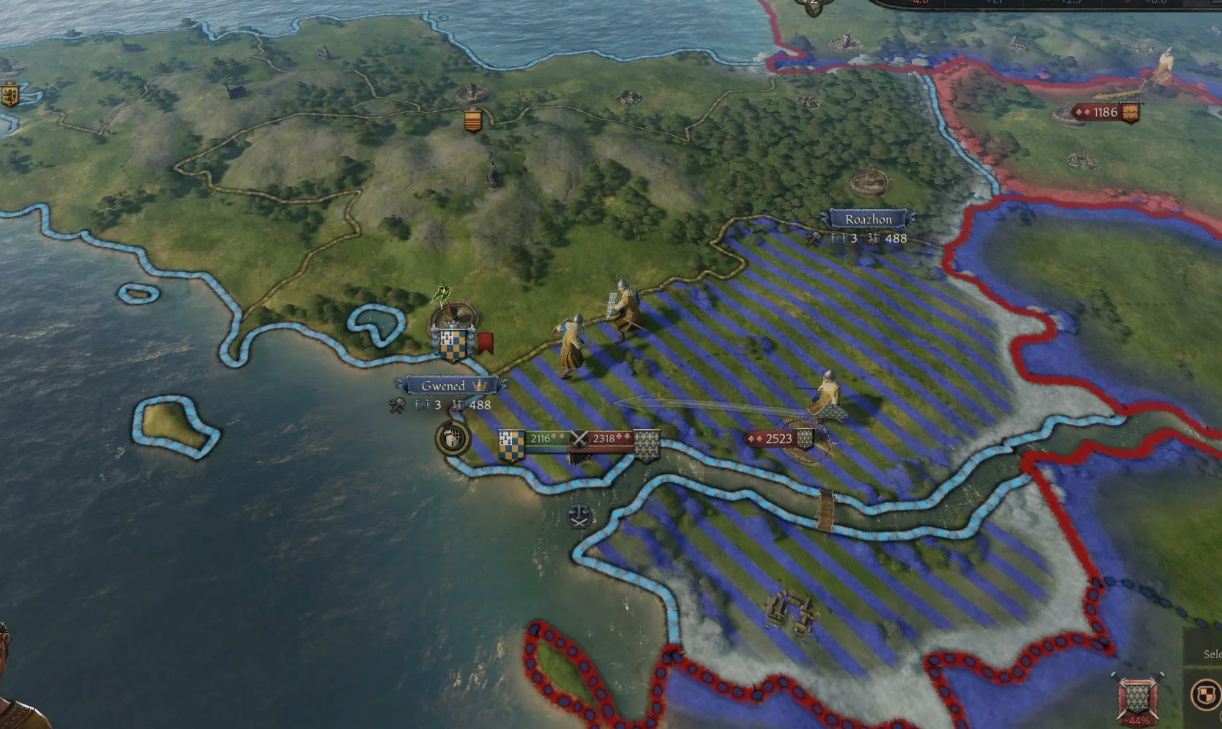Open the battle via crossed swords icon
This screenshot has width=1222, height=729.
pos(578,439)
